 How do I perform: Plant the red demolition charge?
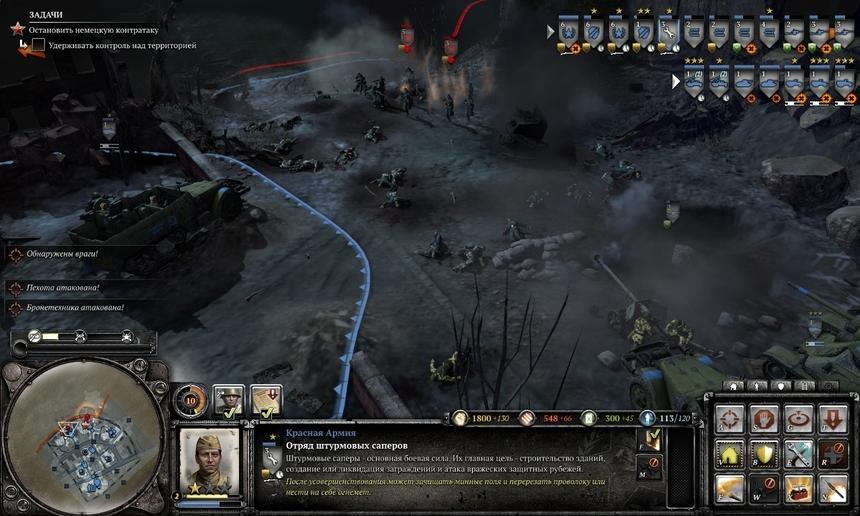coord(798,489)
